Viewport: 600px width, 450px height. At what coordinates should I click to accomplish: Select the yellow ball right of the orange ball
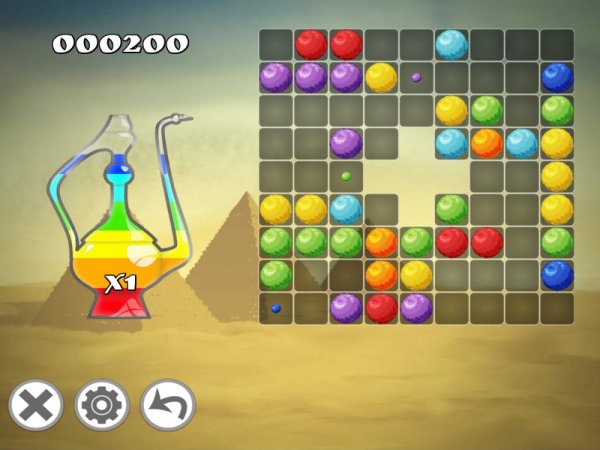point(416,275)
